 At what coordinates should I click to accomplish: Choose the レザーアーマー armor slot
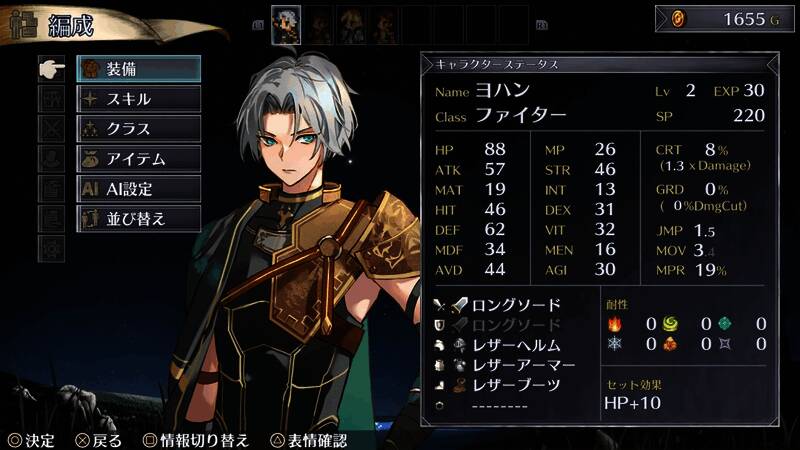point(510,365)
